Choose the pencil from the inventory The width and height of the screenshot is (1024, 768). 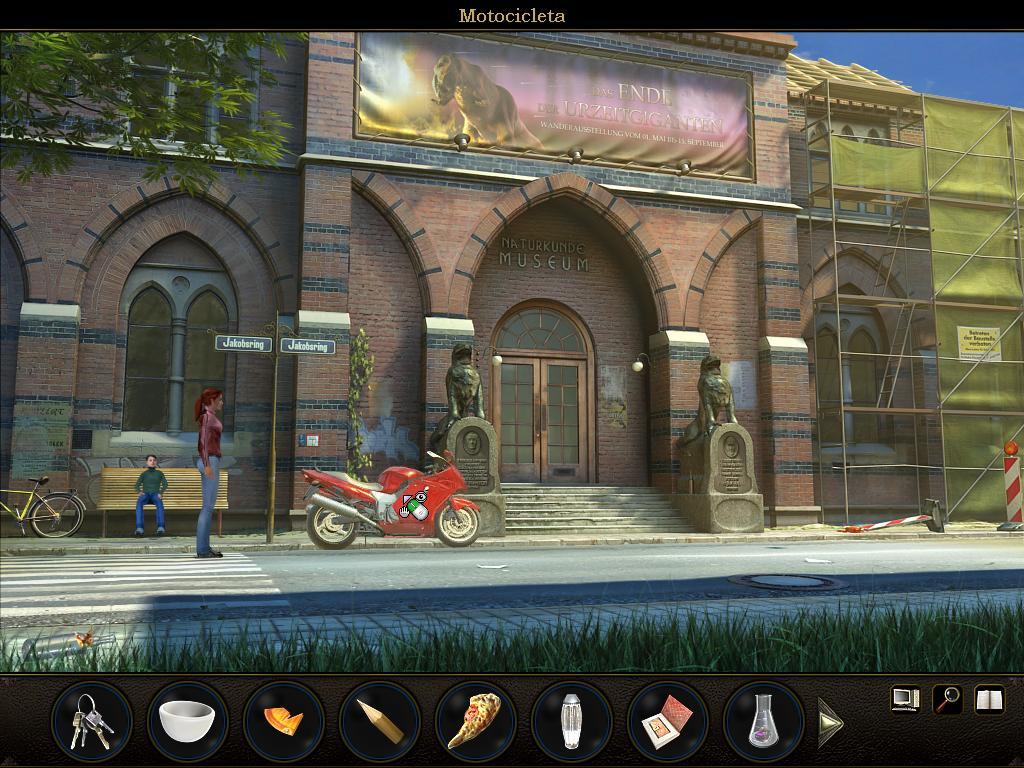(379, 721)
